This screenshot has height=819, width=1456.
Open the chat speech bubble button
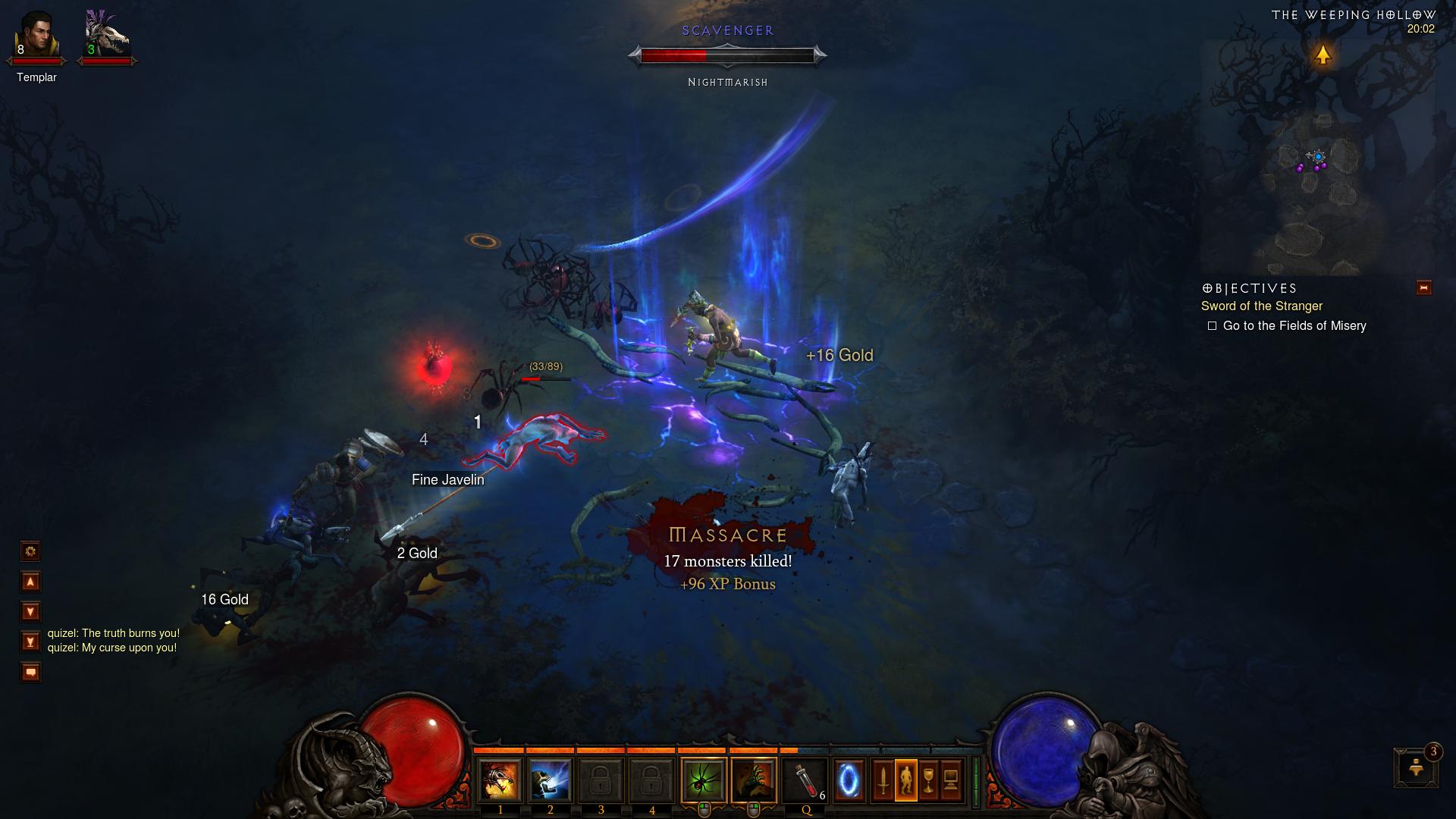(30, 673)
